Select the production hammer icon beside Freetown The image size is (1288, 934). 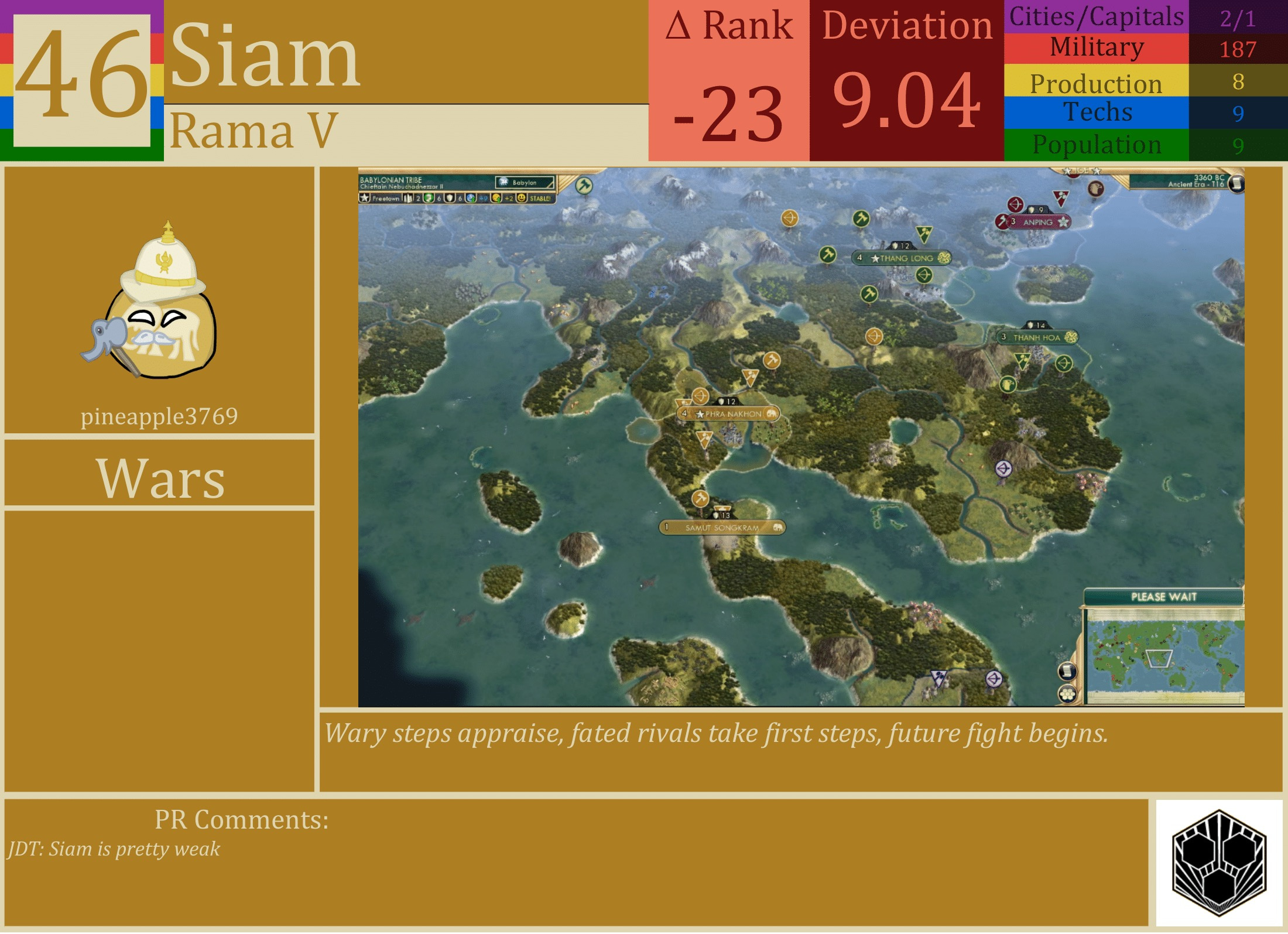point(429,199)
